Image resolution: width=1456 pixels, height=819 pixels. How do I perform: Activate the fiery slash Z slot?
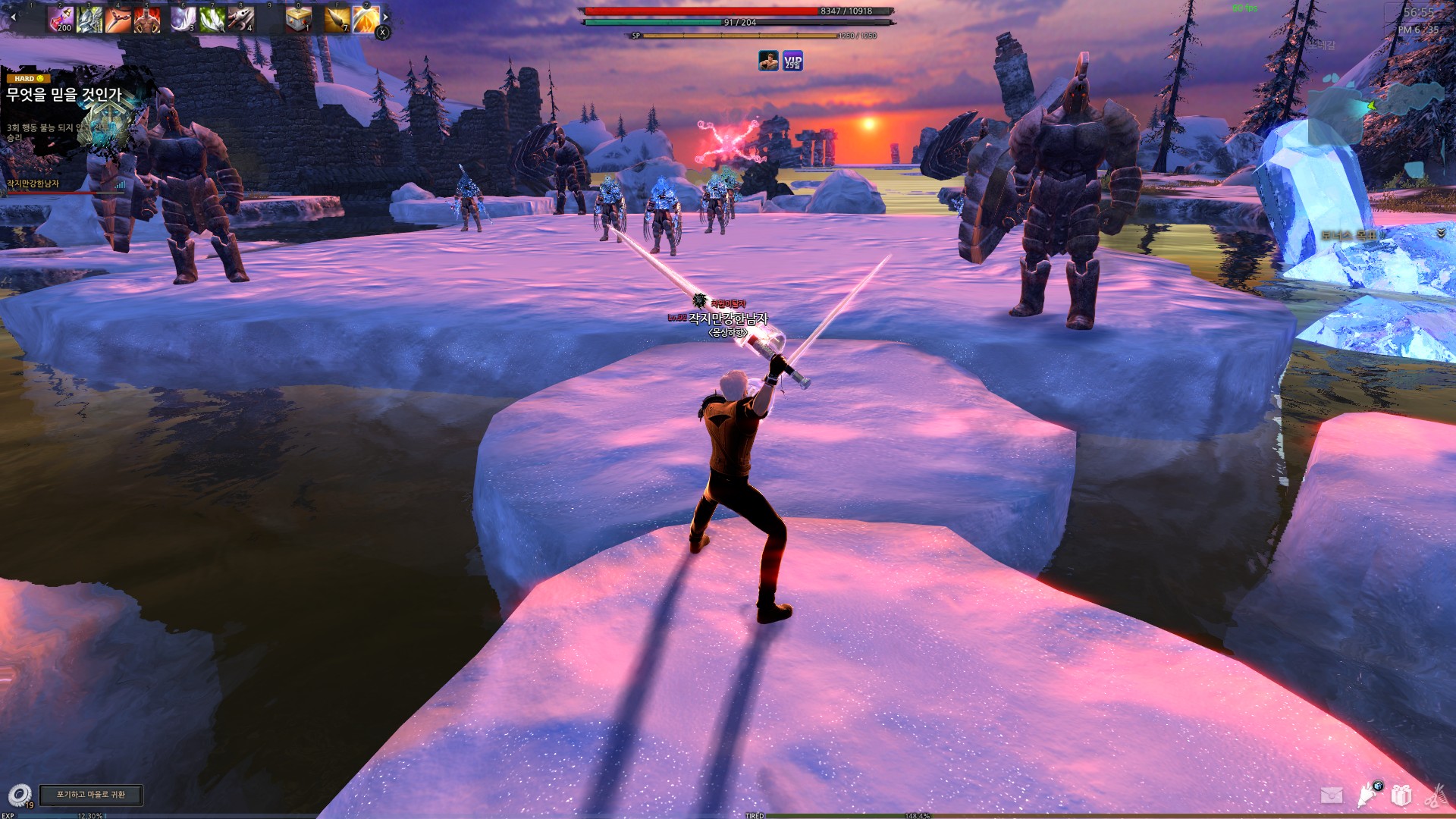click(366, 20)
